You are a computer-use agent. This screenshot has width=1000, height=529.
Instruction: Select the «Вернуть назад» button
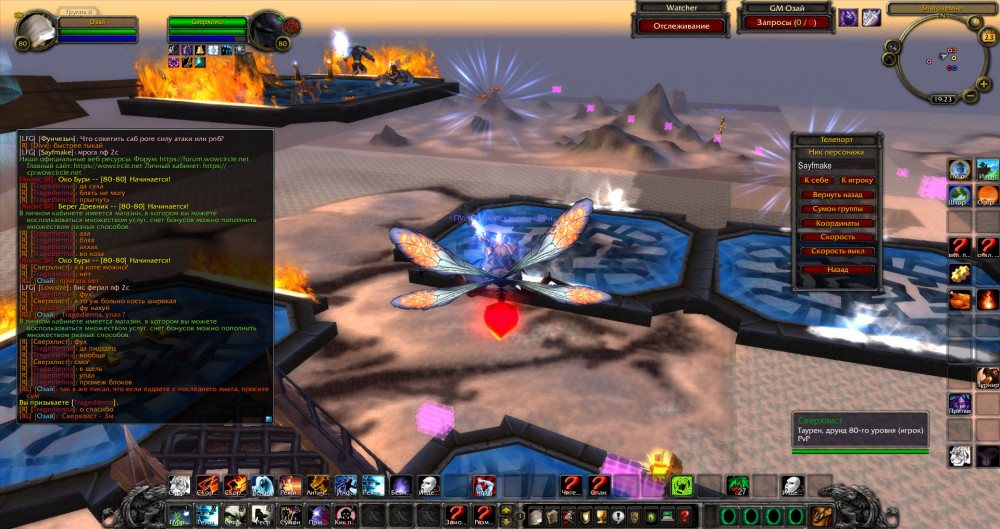[x=837, y=194]
